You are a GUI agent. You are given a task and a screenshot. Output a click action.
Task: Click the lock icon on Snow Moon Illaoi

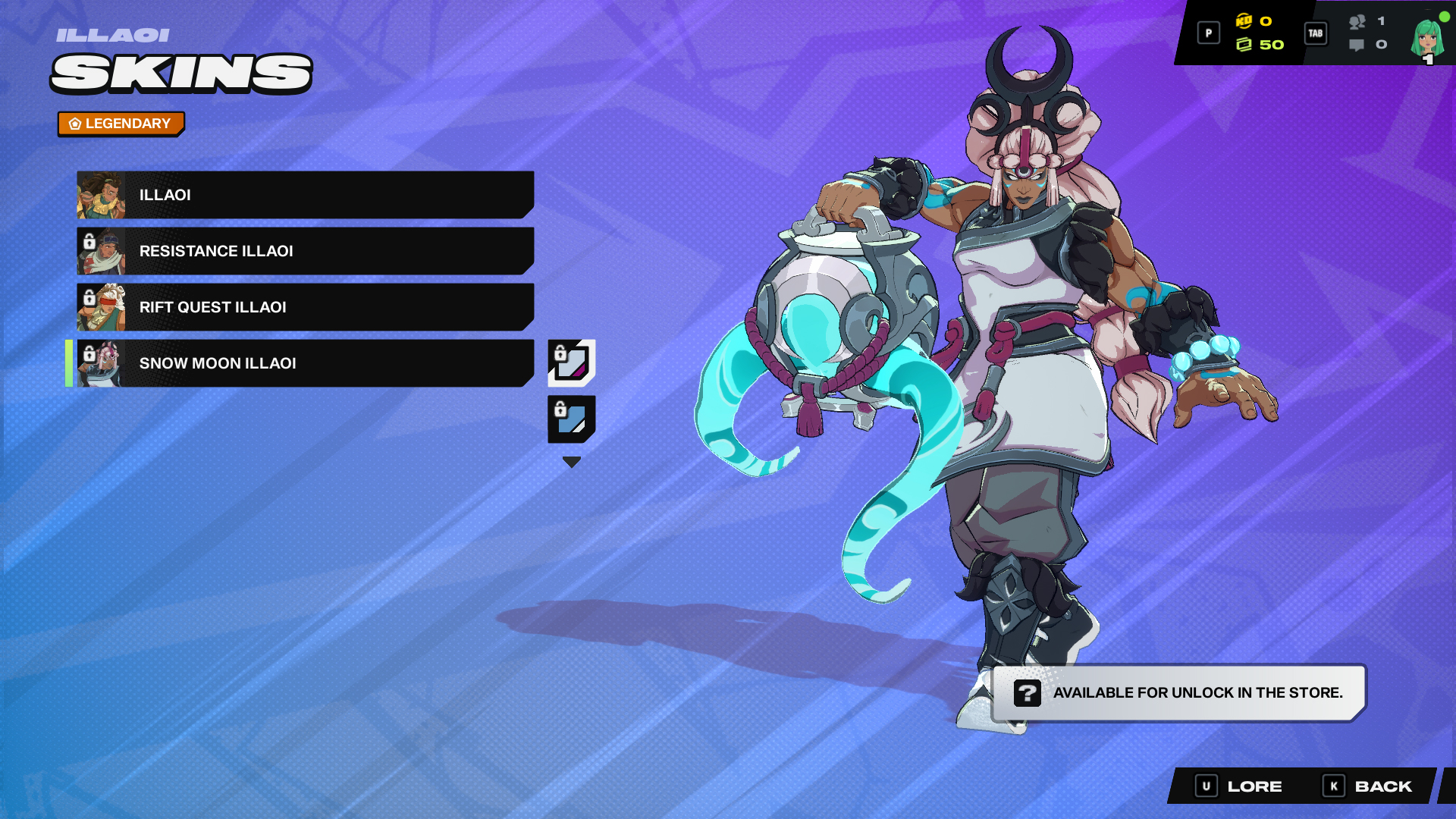tap(91, 353)
